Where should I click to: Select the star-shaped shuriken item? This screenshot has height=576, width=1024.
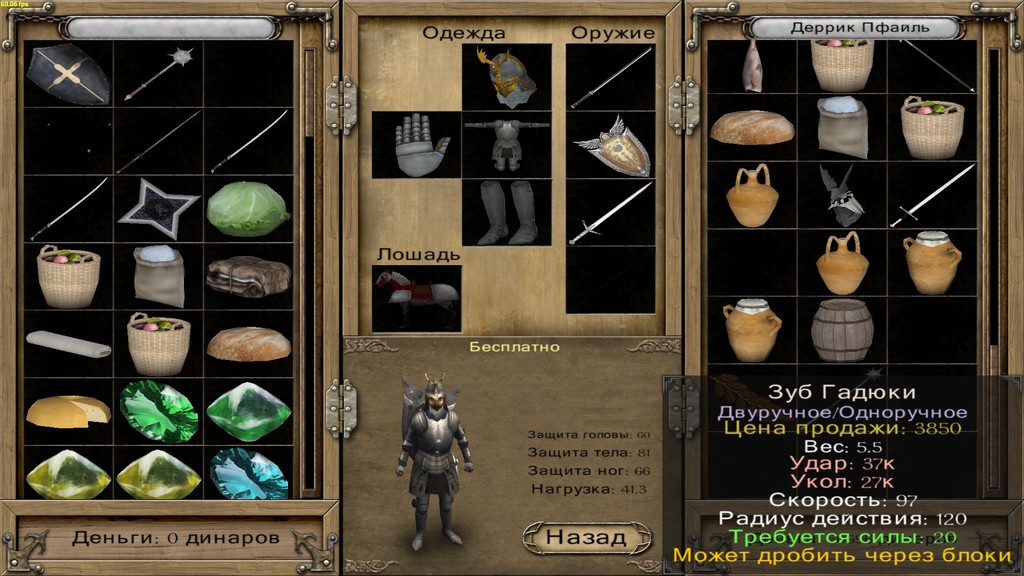pyautogui.click(x=158, y=209)
